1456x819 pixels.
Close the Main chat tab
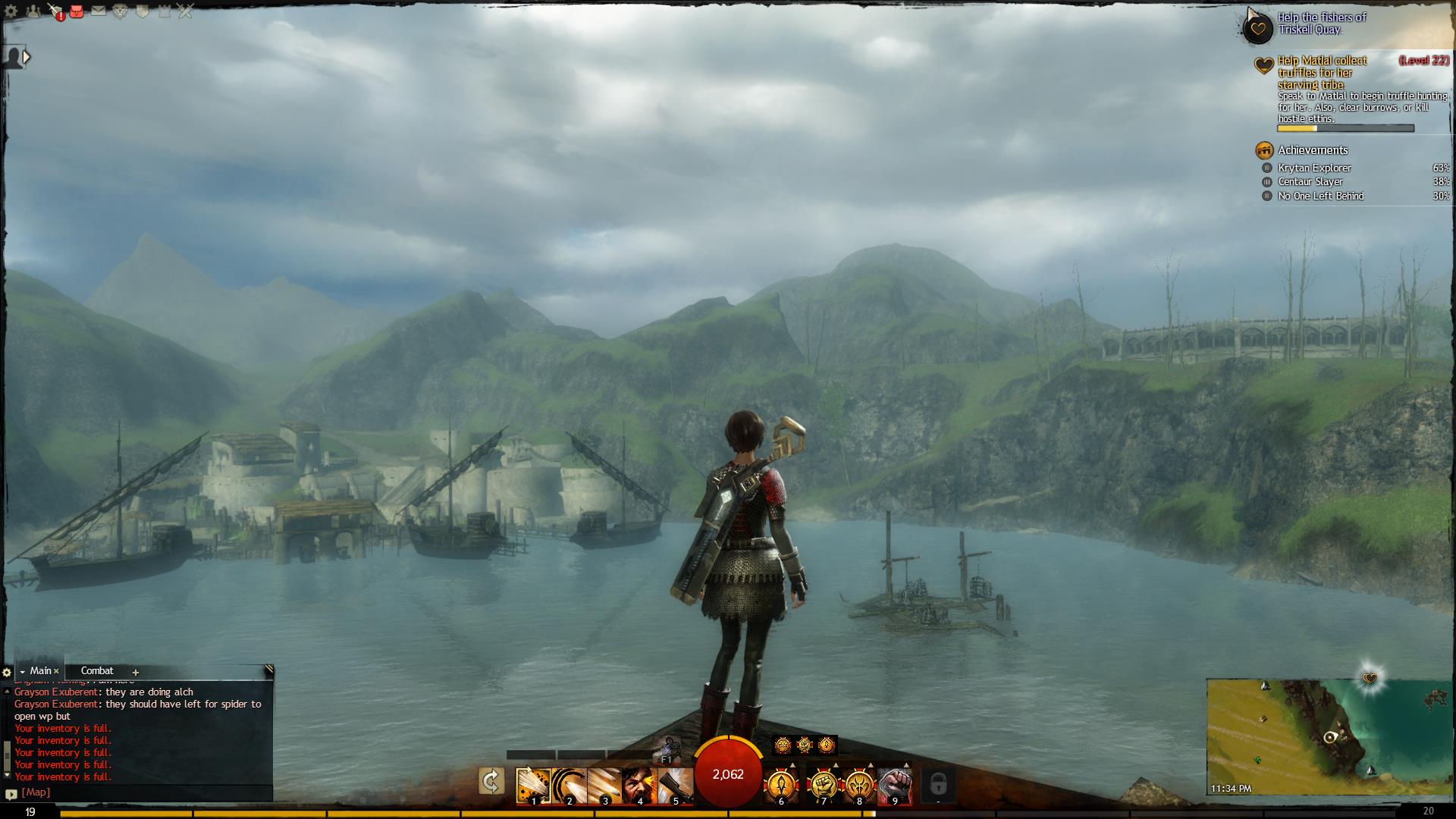point(56,671)
